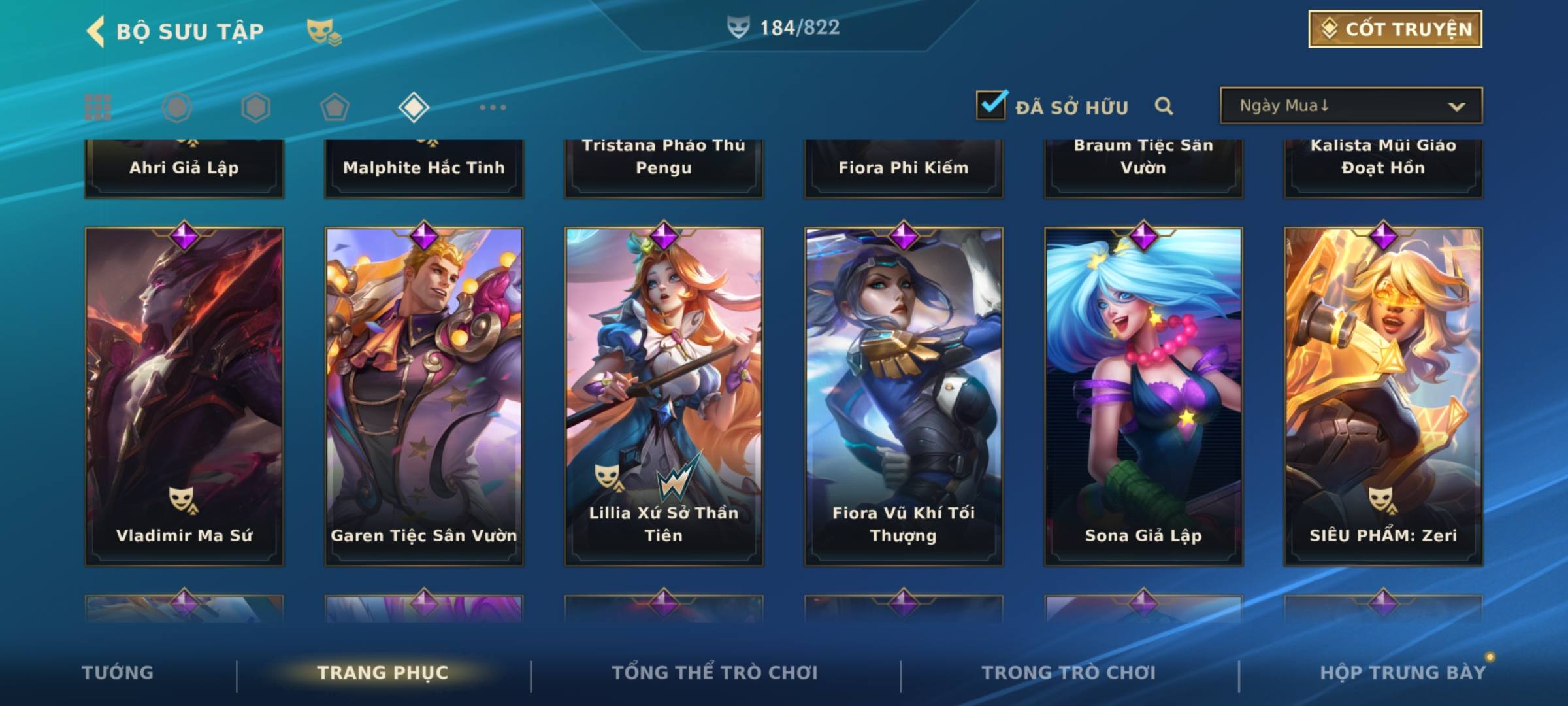Go back from Bộ Sưu Tập screen

click(x=96, y=31)
